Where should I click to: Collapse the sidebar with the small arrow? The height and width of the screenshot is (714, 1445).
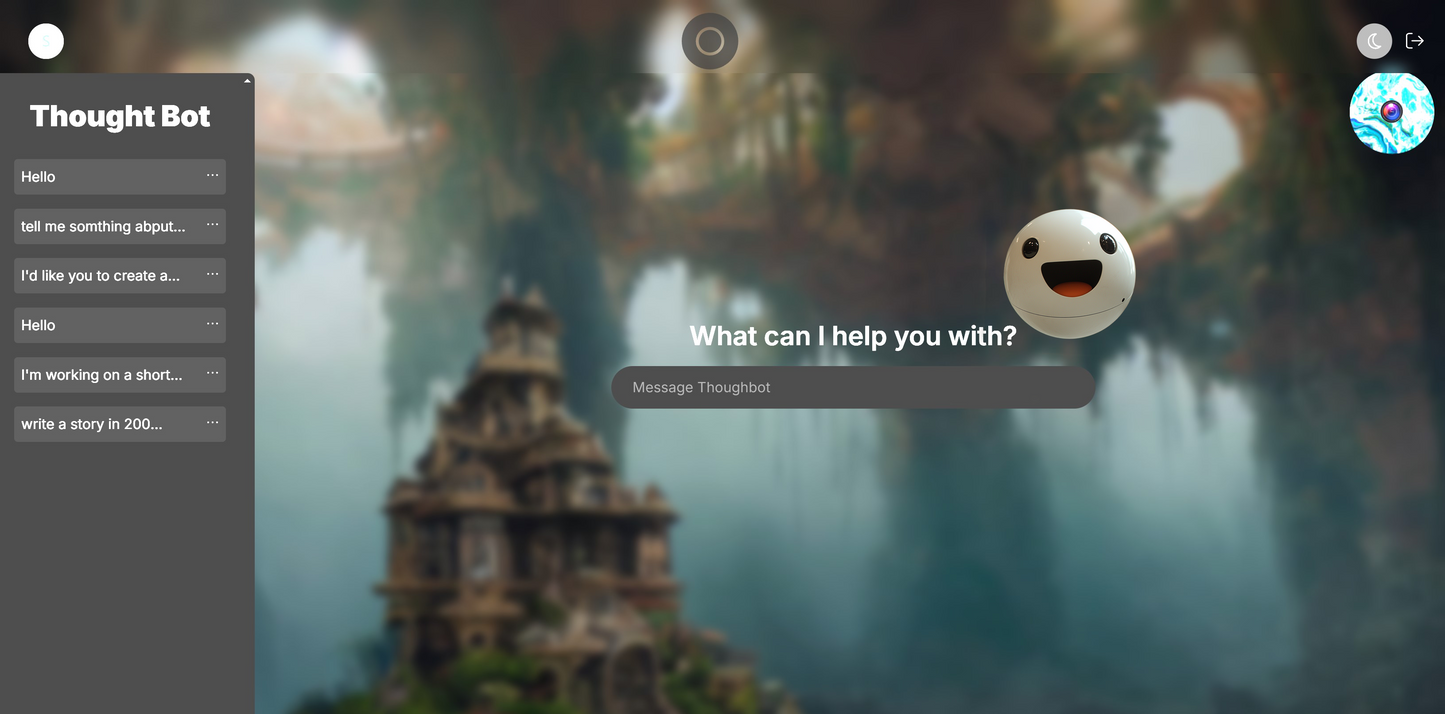pyautogui.click(x=247, y=81)
